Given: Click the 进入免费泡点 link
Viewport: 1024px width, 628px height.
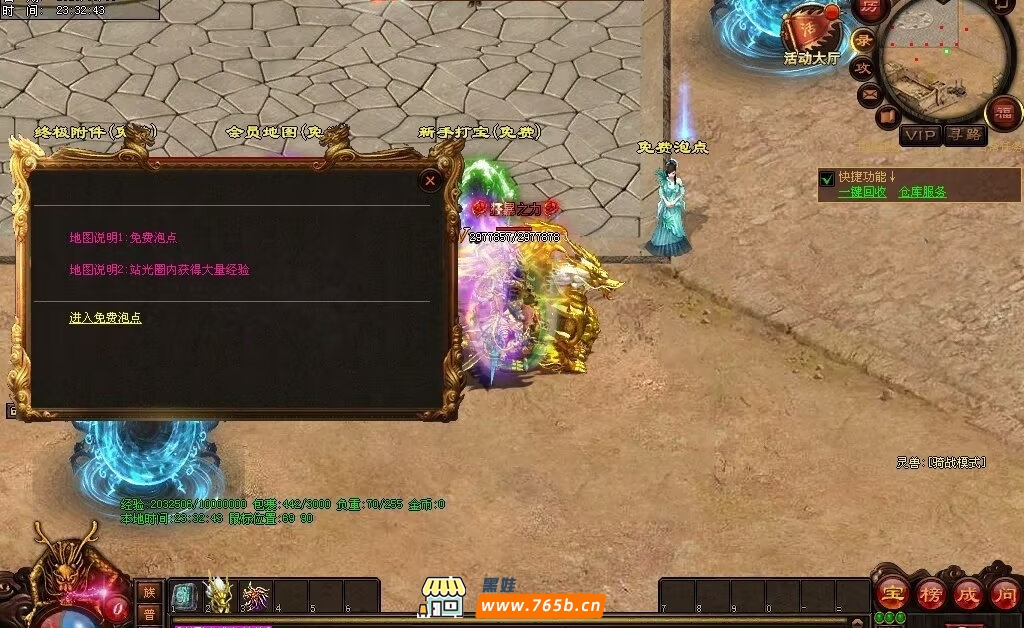Looking at the screenshot, I should click(105, 318).
